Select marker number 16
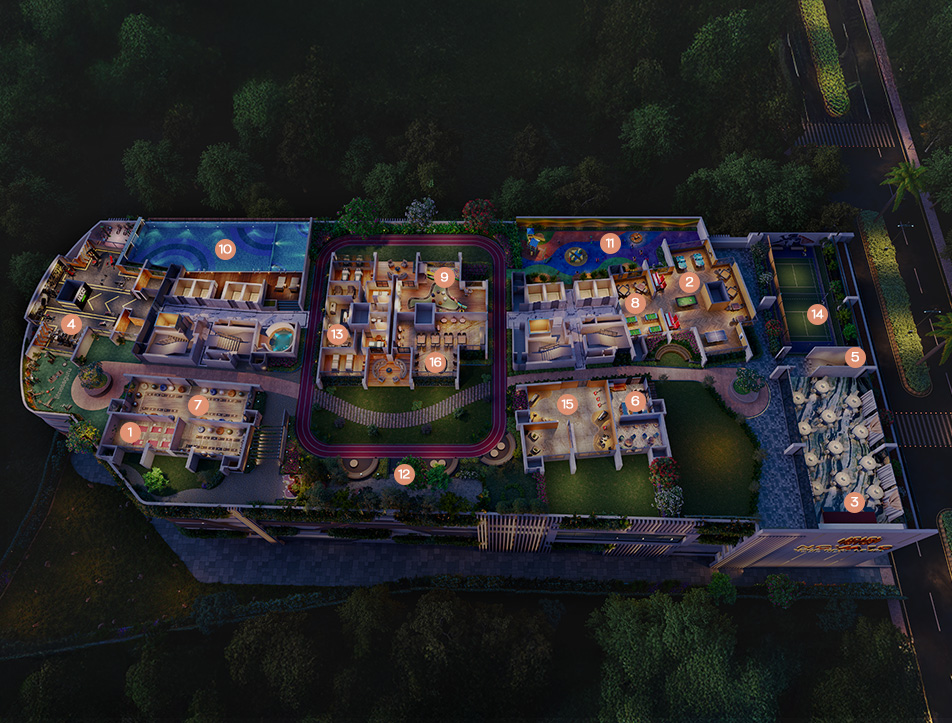Viewport: 952px width, 723px height. point(434,362)
